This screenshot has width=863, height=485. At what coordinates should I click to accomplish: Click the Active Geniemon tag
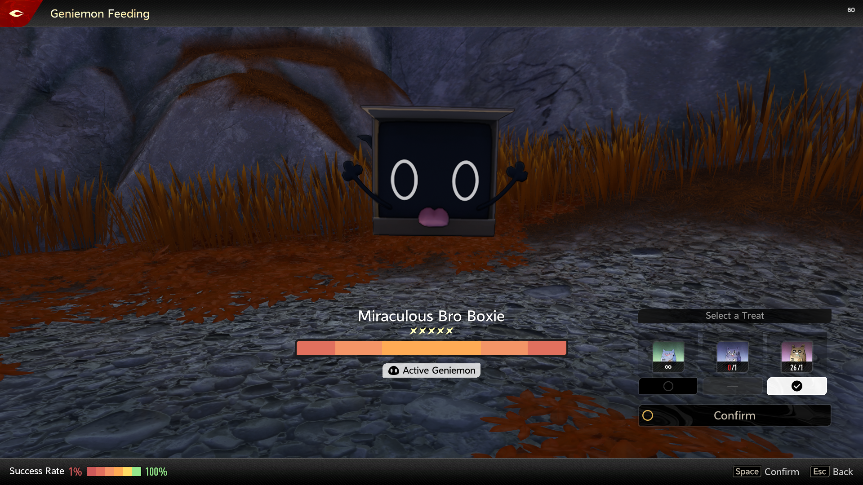[431, 370]
